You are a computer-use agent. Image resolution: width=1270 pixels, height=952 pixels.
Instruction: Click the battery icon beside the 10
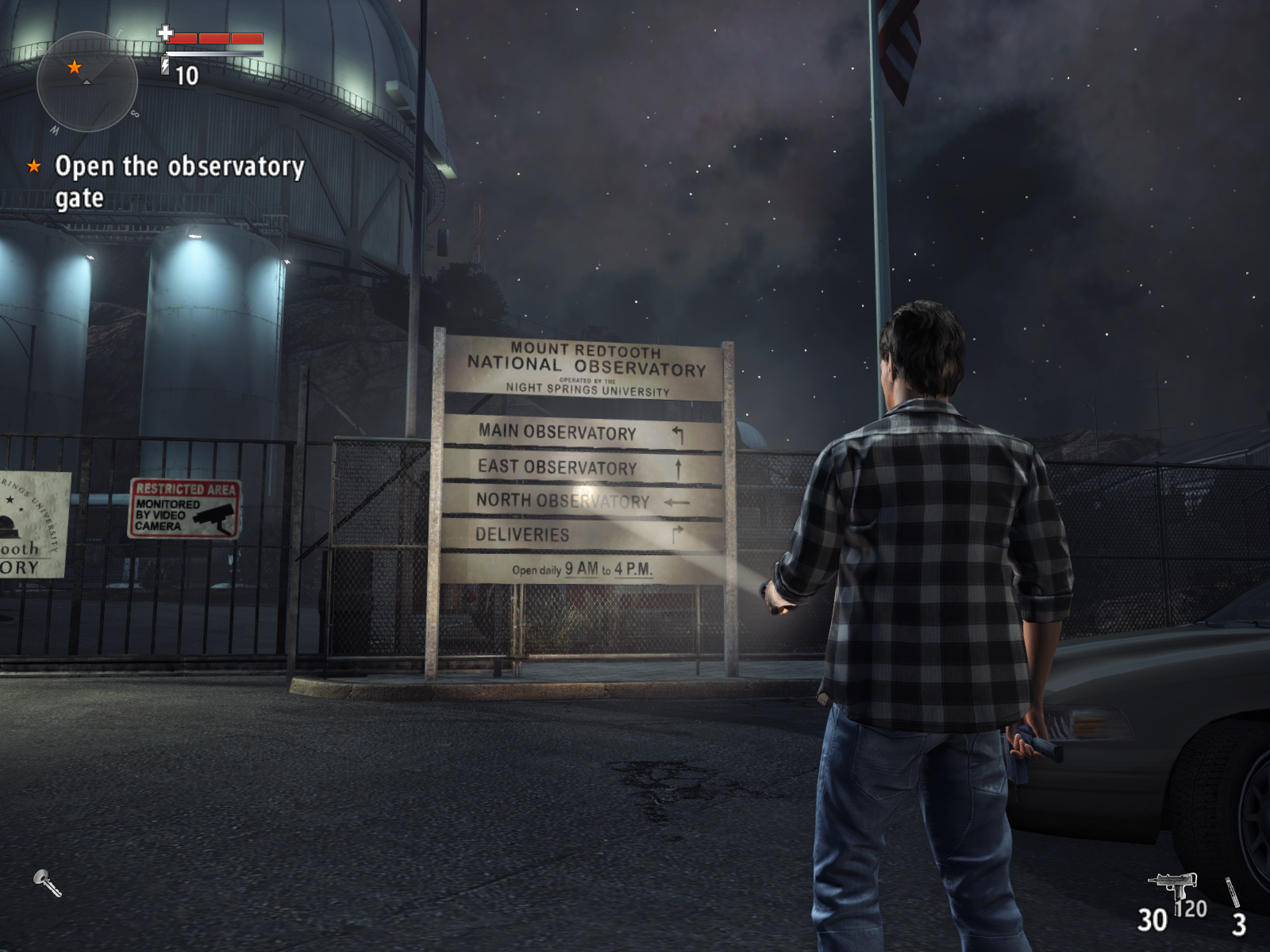click(166, 65)
